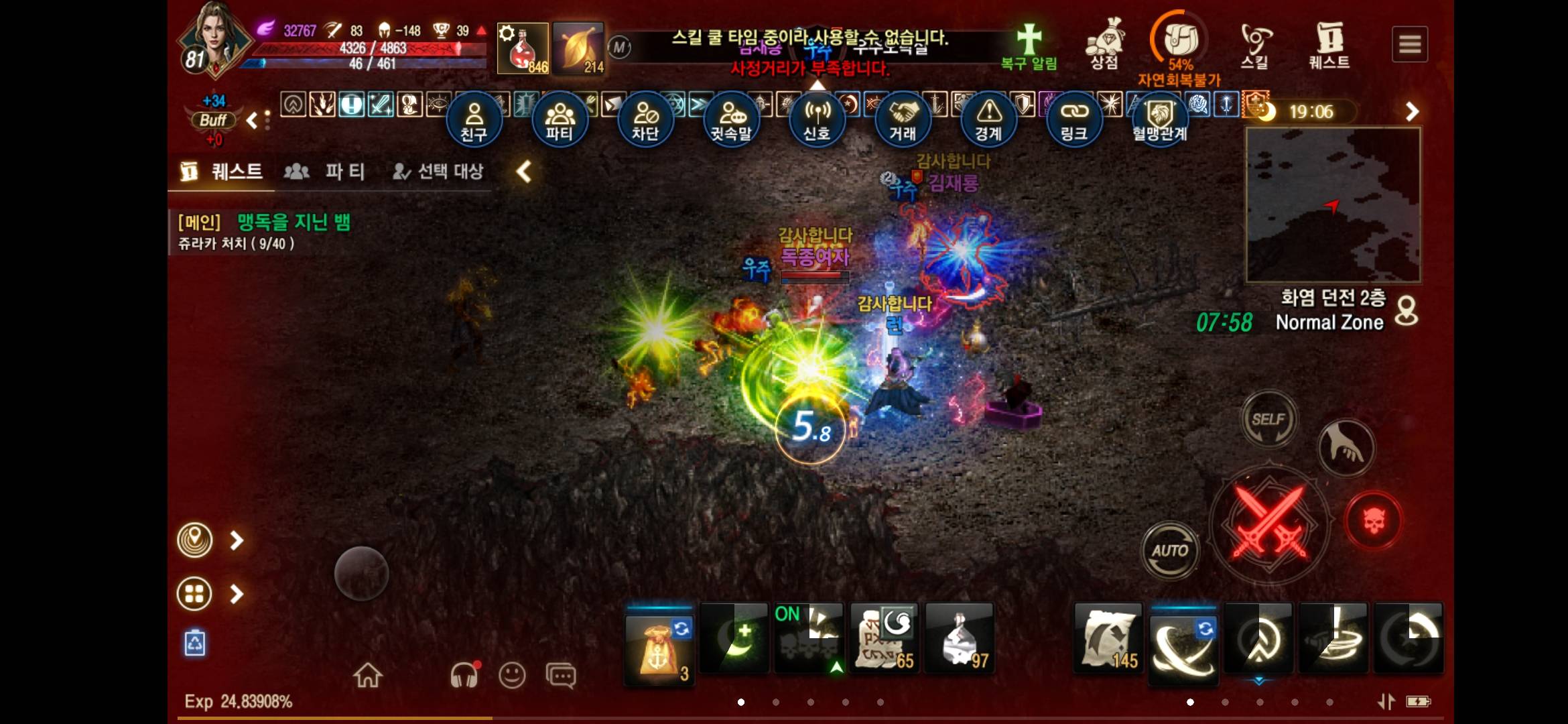Select the 차단 (Block) option
The width and height of the screenshot is (1568, 724).
[x=645, y=119]
